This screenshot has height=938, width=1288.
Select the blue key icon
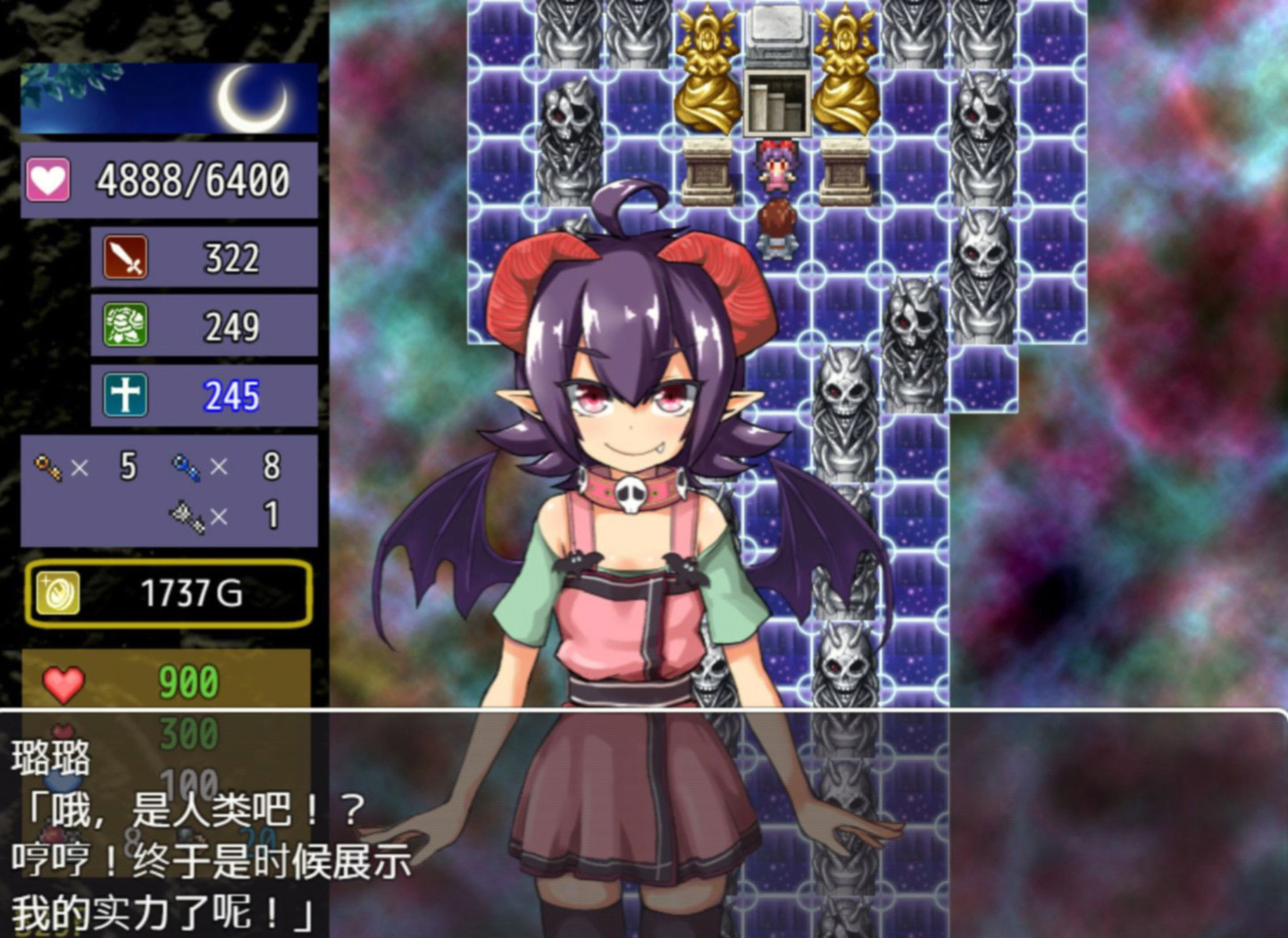pos(185,466)
